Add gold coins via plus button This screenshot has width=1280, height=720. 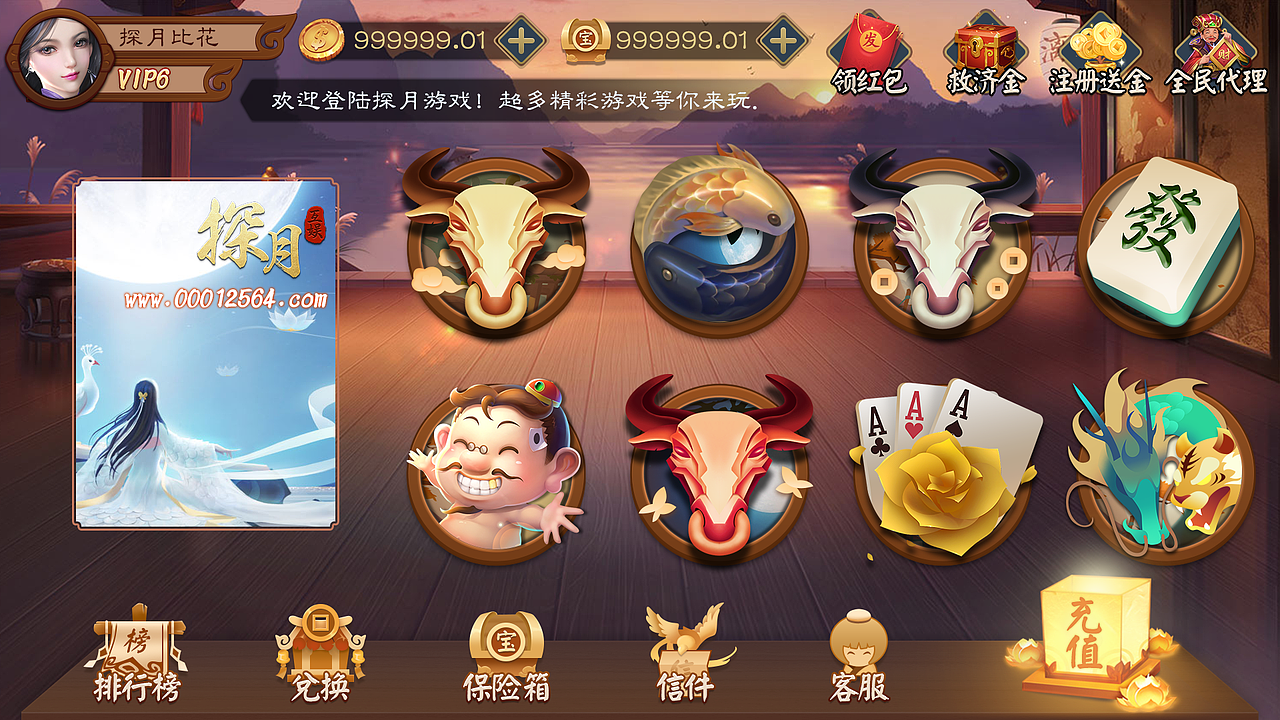521,41
